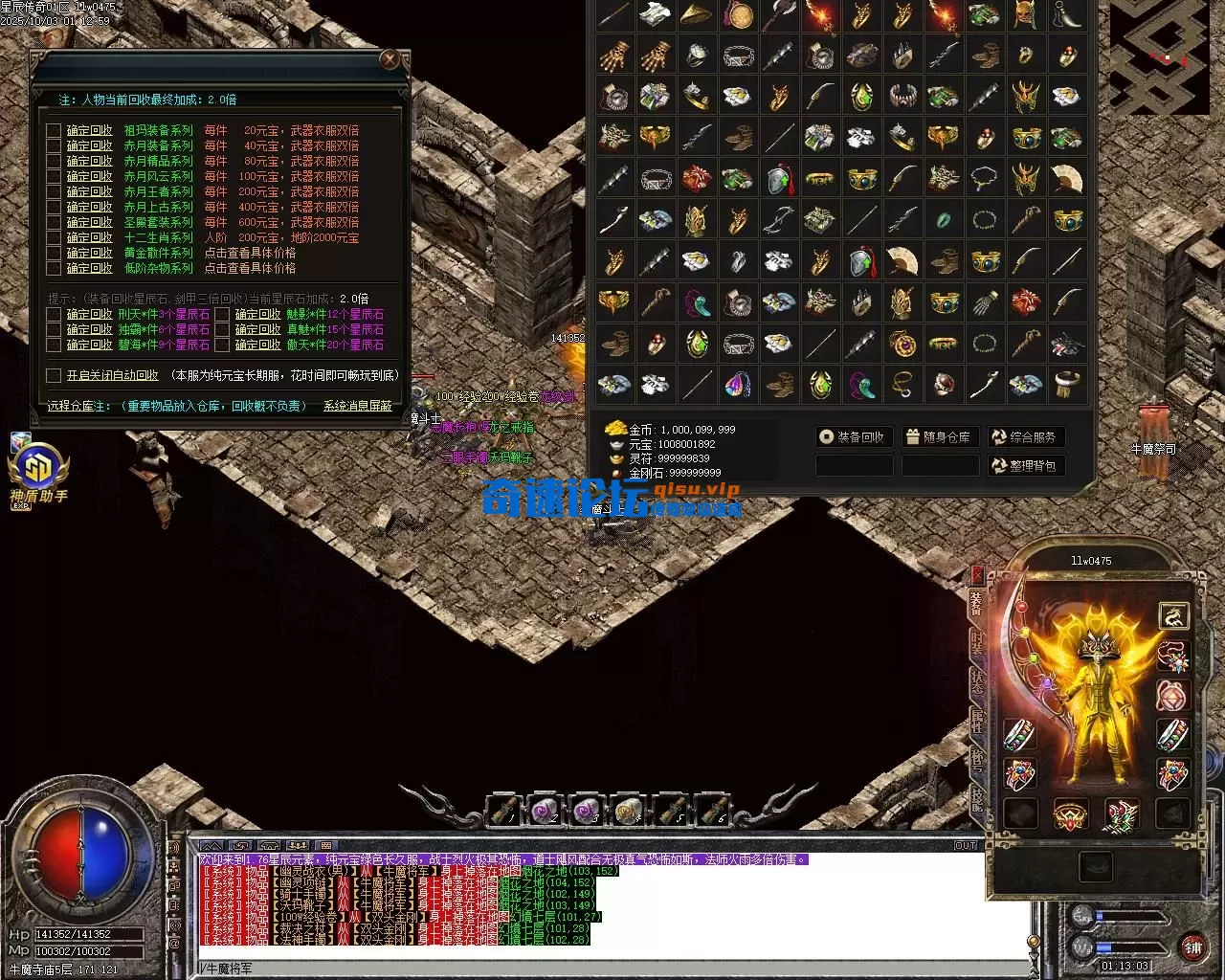Click the 系统消息屏蔽 link
1225x980 pixels.
[x=357, y=407]
